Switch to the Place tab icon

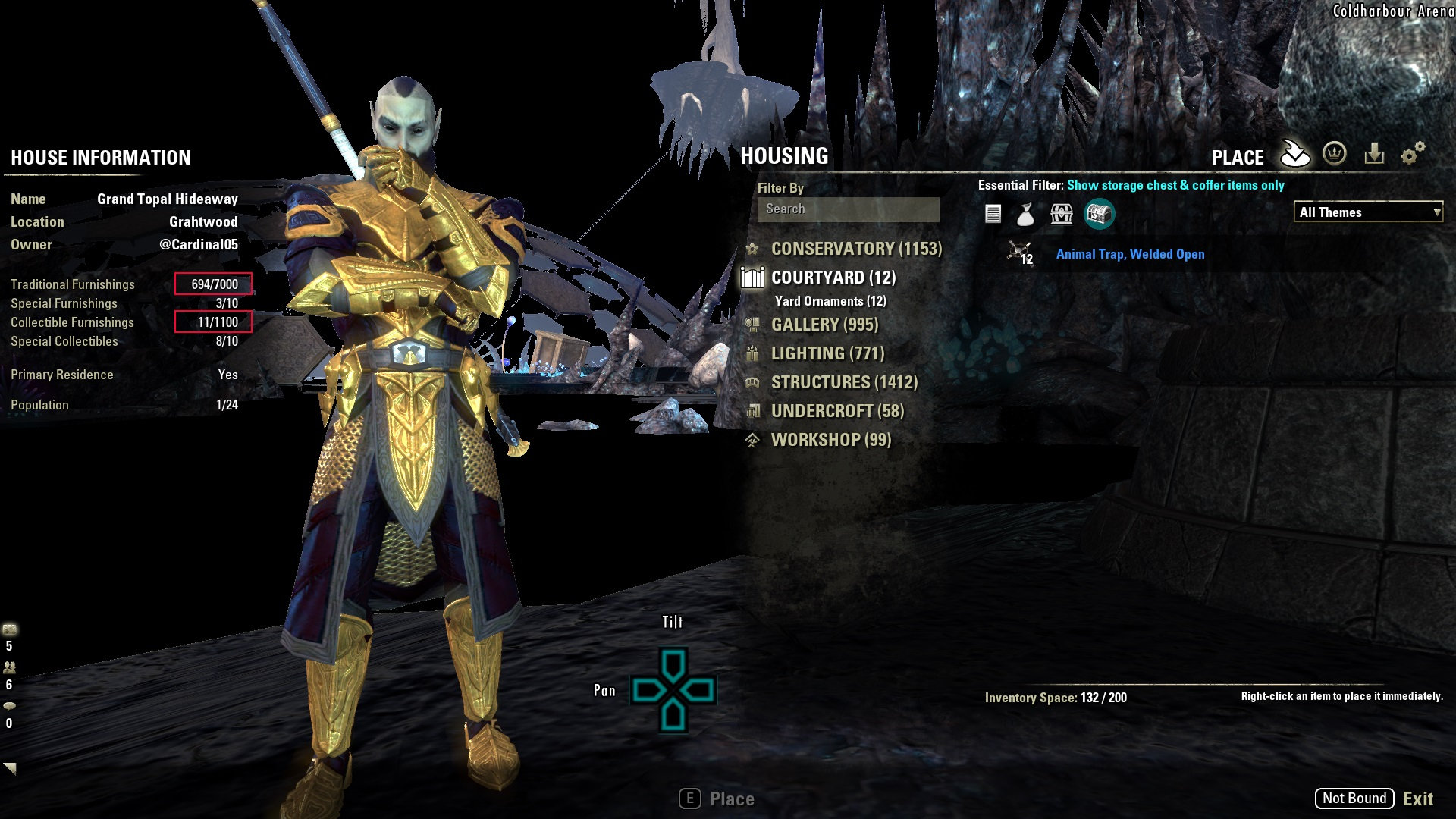click(1294, 154)
